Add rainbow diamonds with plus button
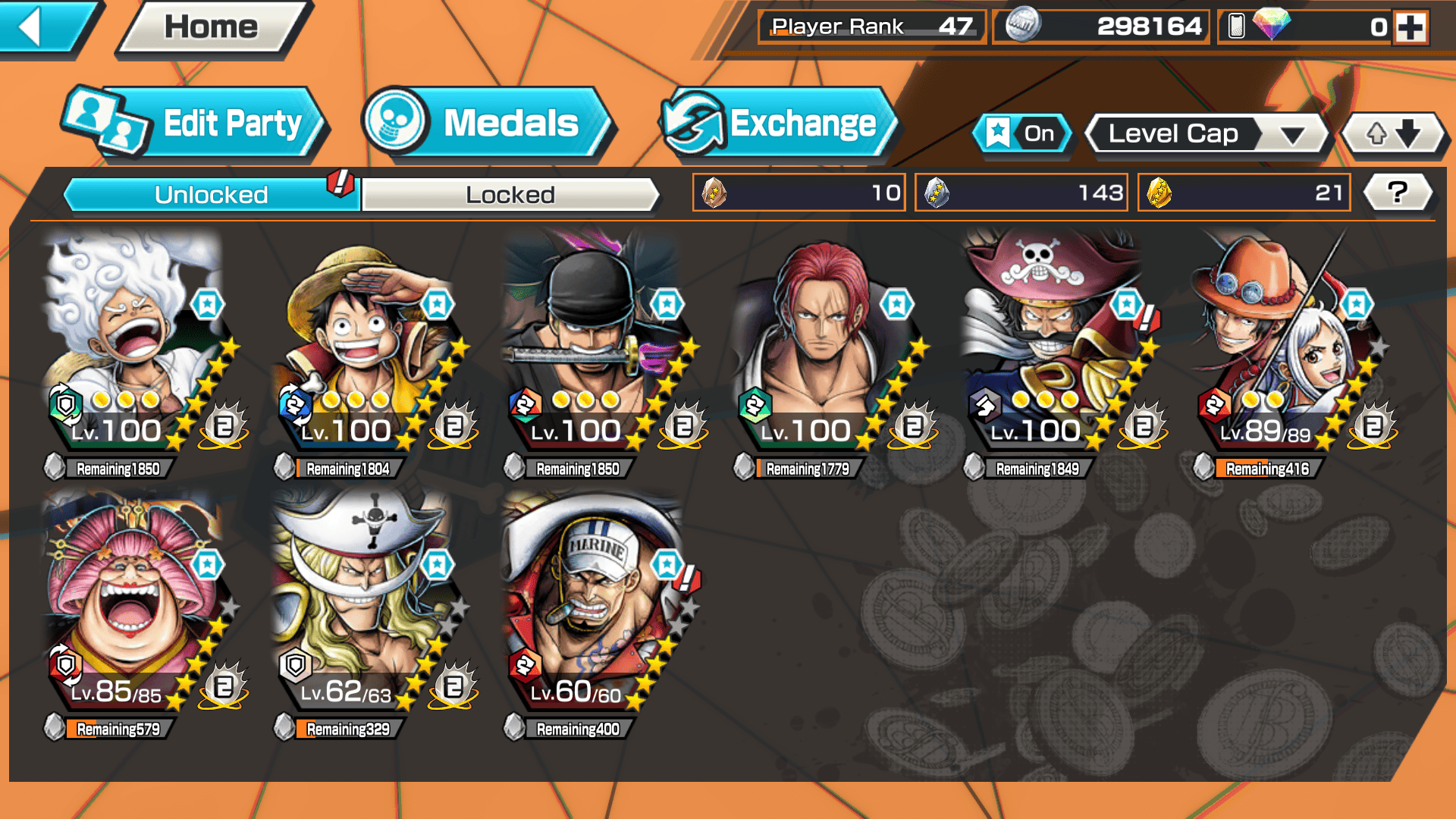Viewport: 1456px width, 819px height. point(1410,27)
